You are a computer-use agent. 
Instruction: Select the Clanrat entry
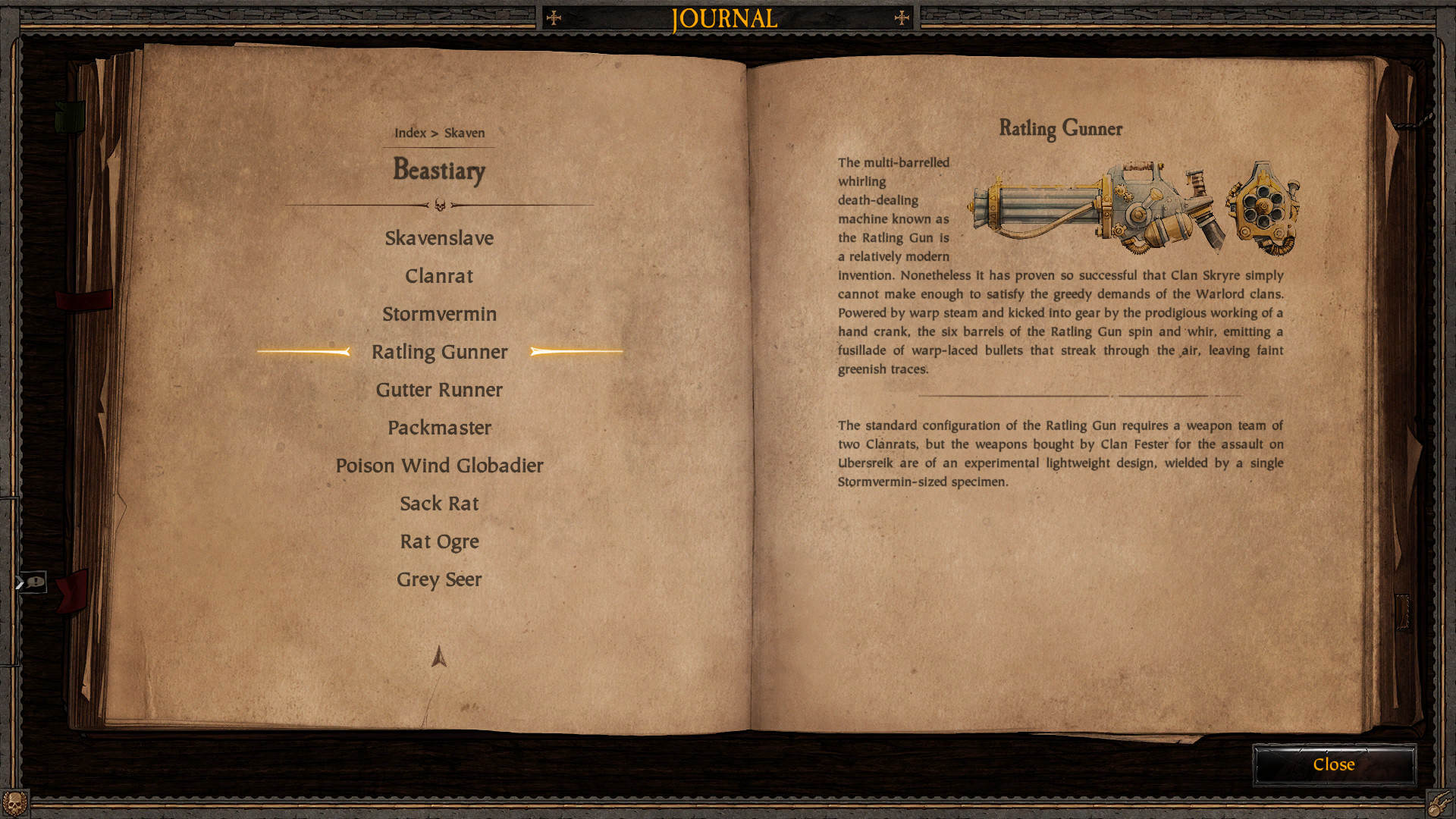tap(439, 276)
